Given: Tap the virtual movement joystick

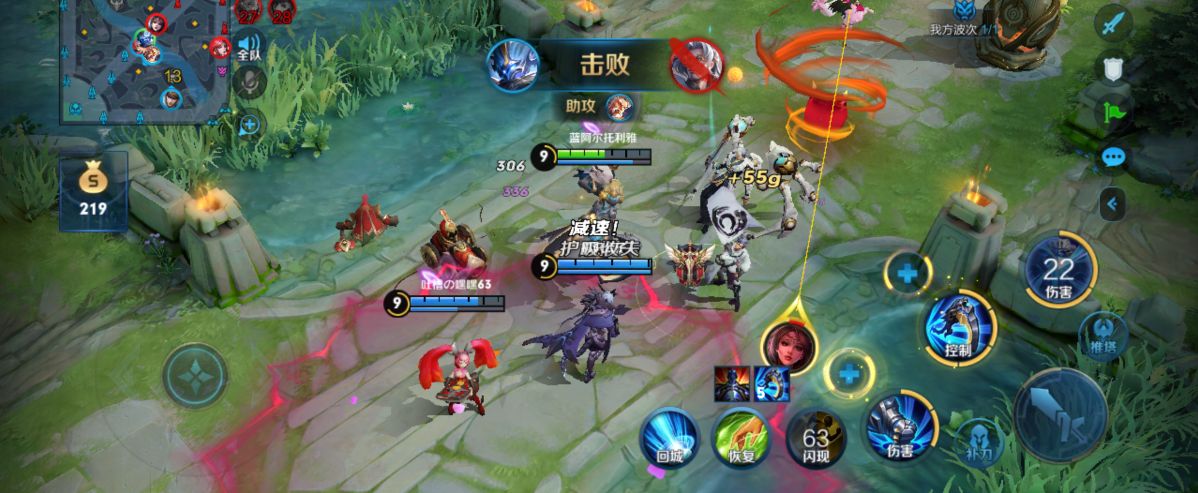Looking at the screenshot, I should [195, 376].
